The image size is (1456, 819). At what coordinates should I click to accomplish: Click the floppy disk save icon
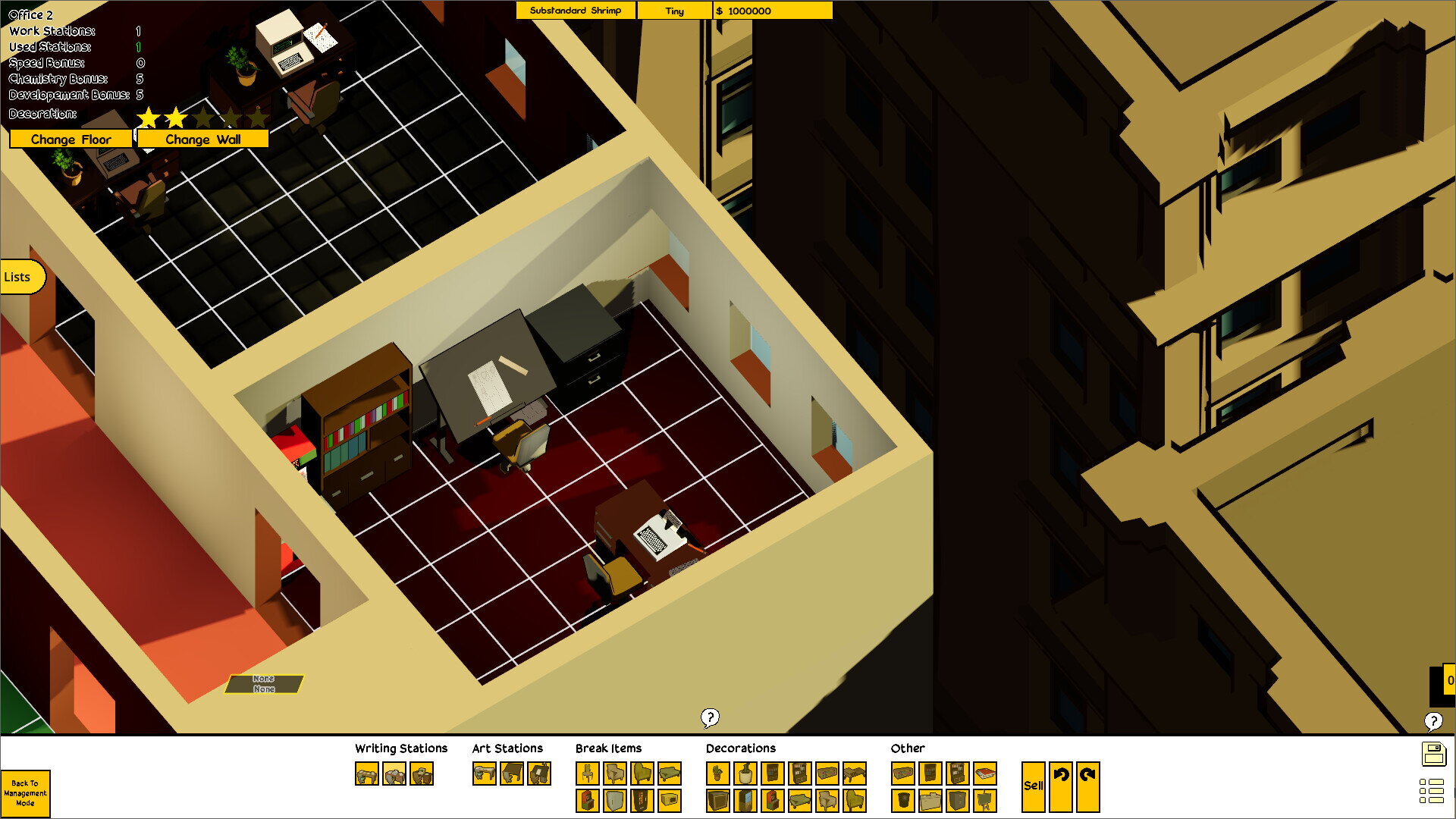pyautogui.click(x=1433, y=755)
